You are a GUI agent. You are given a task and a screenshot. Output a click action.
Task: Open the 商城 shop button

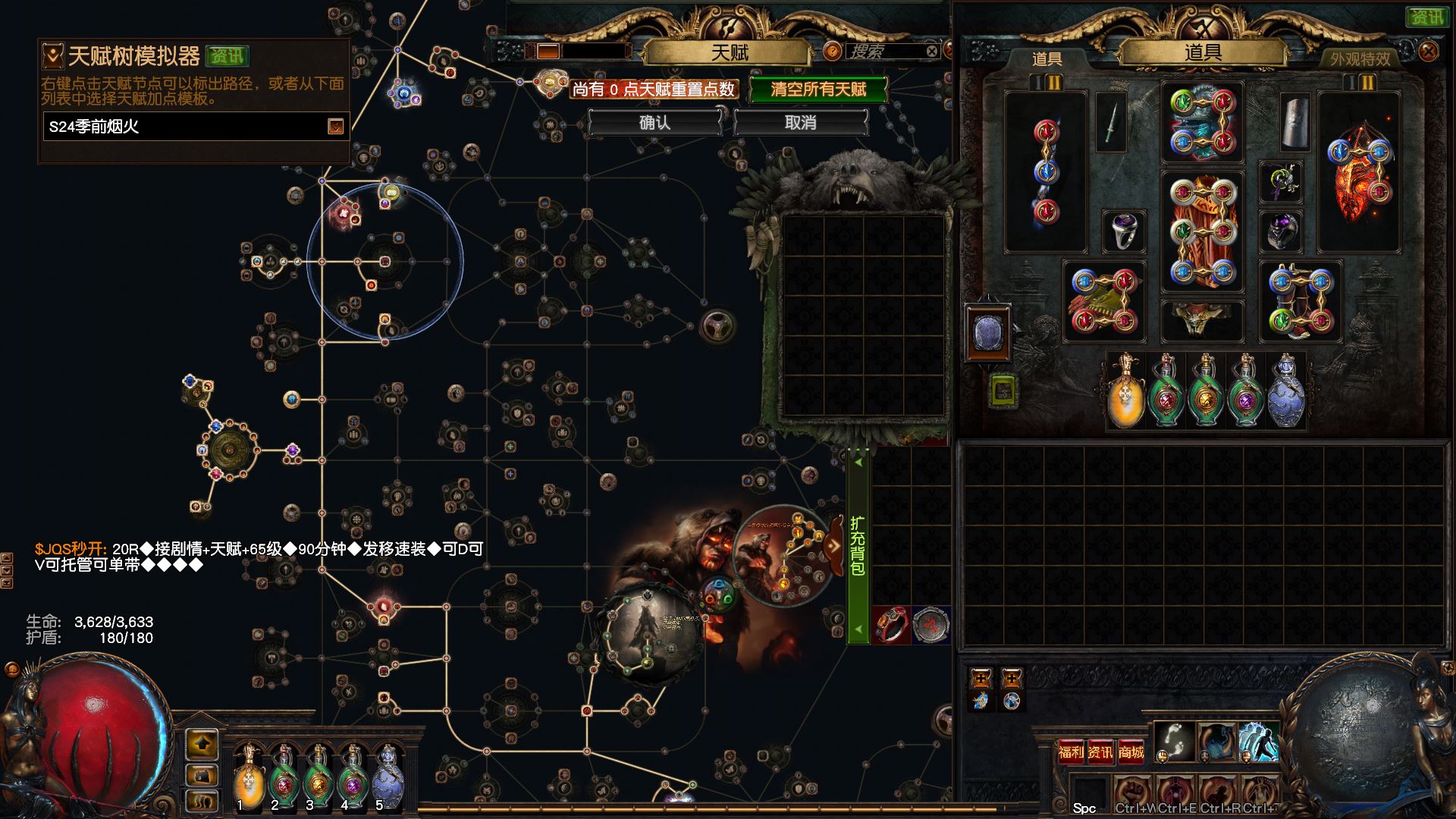(1131, 752)
